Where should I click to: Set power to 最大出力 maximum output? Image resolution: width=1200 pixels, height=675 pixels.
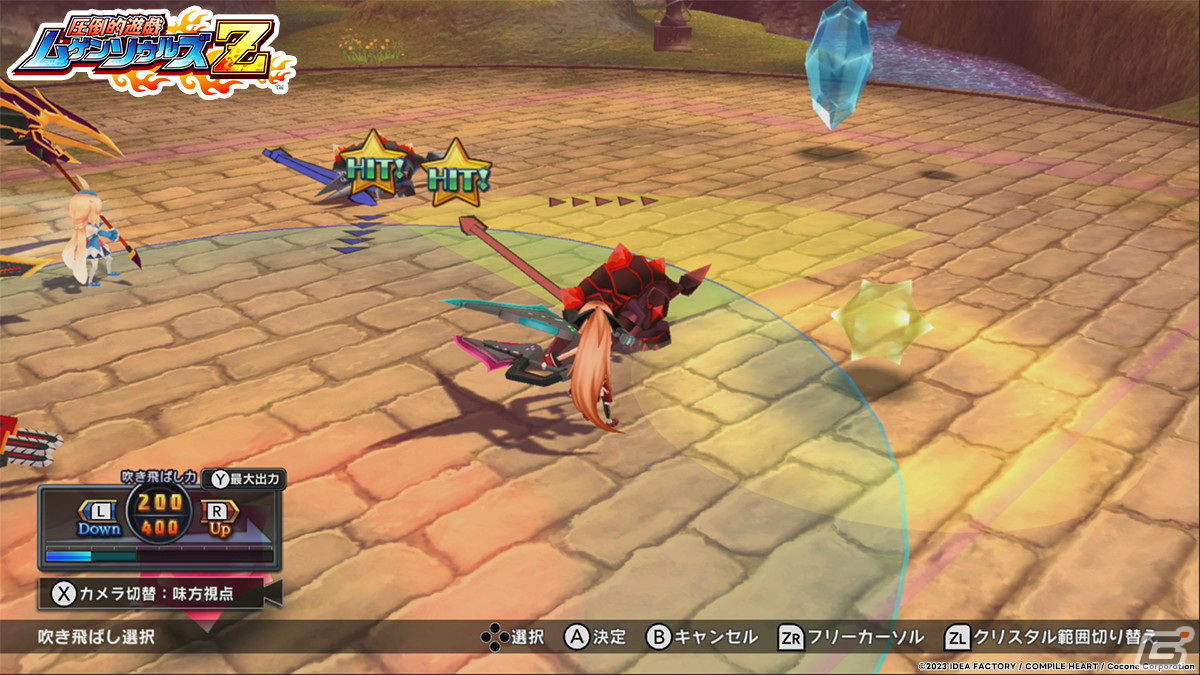[x=243, y=480]
